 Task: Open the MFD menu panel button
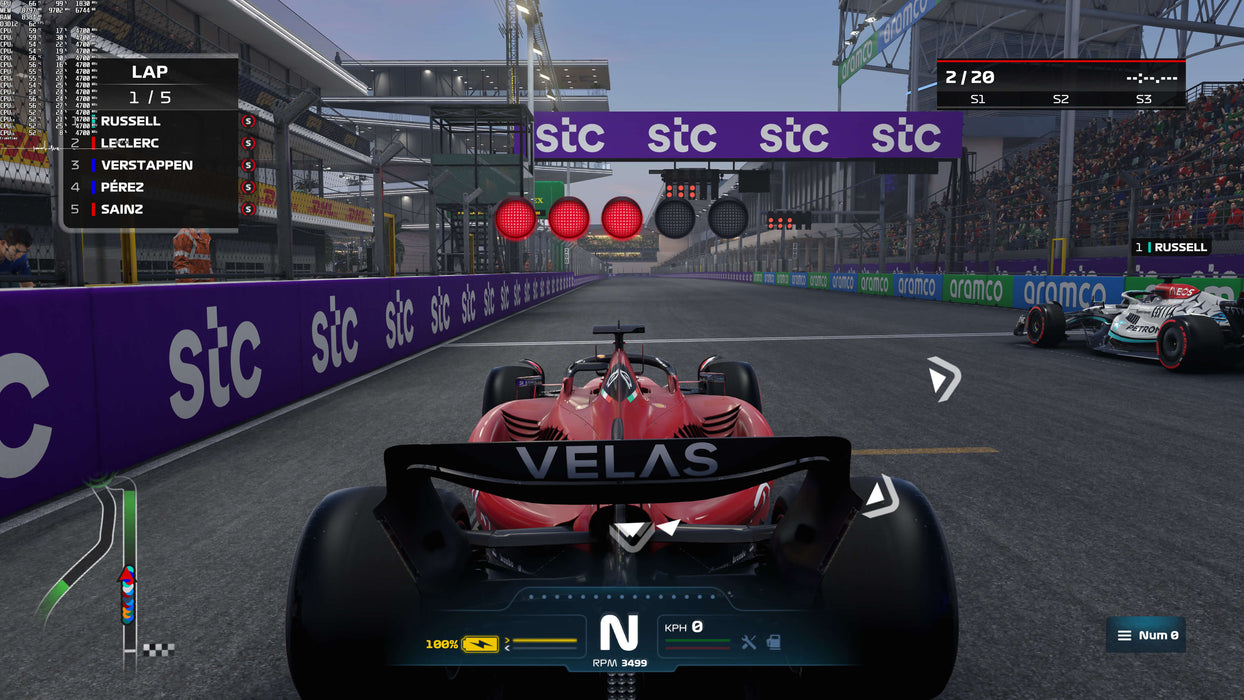point(1146,635)
